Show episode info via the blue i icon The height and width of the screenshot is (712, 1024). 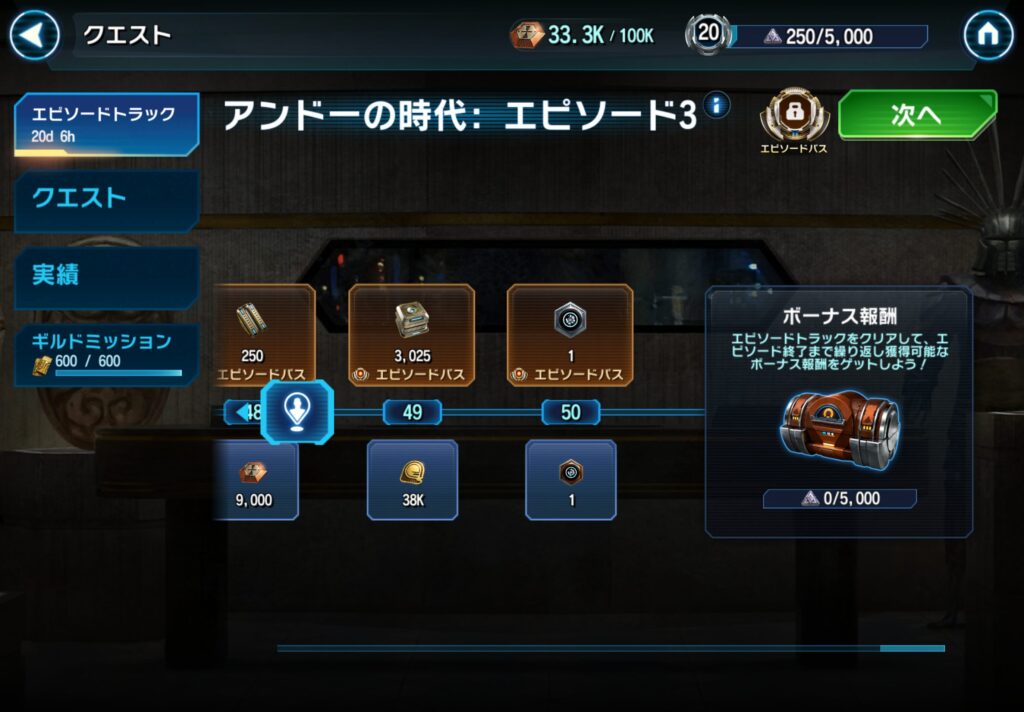[716, 105]
